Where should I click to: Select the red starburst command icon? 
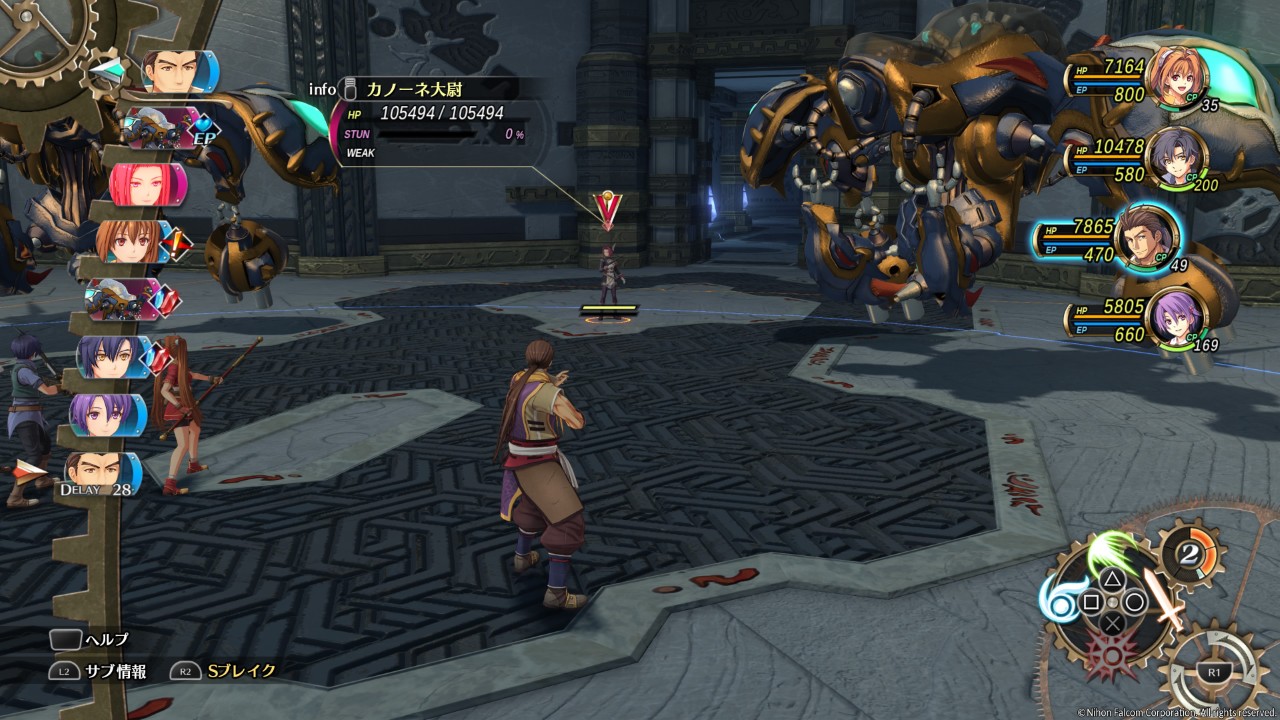tap(1111, 656)
